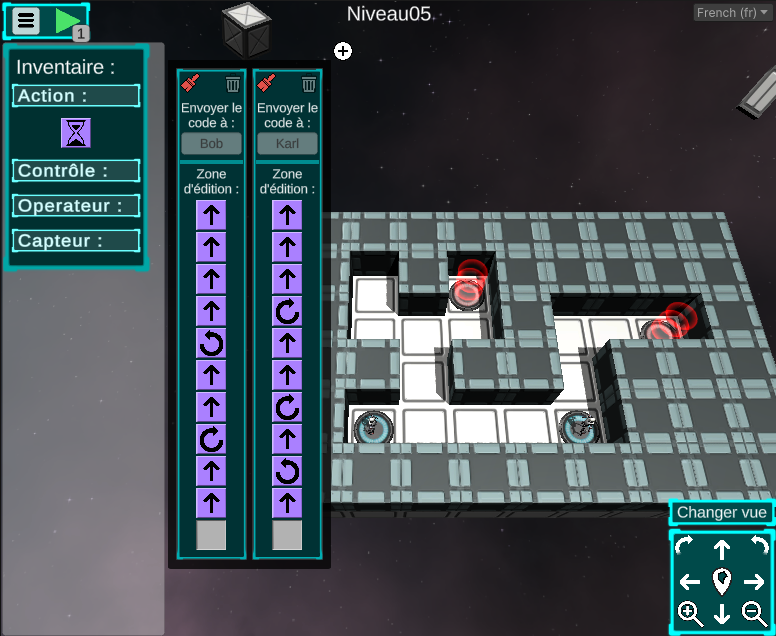
Task: Delete Bob's script panel with the trash icon
Action: (x=233, y=85)
